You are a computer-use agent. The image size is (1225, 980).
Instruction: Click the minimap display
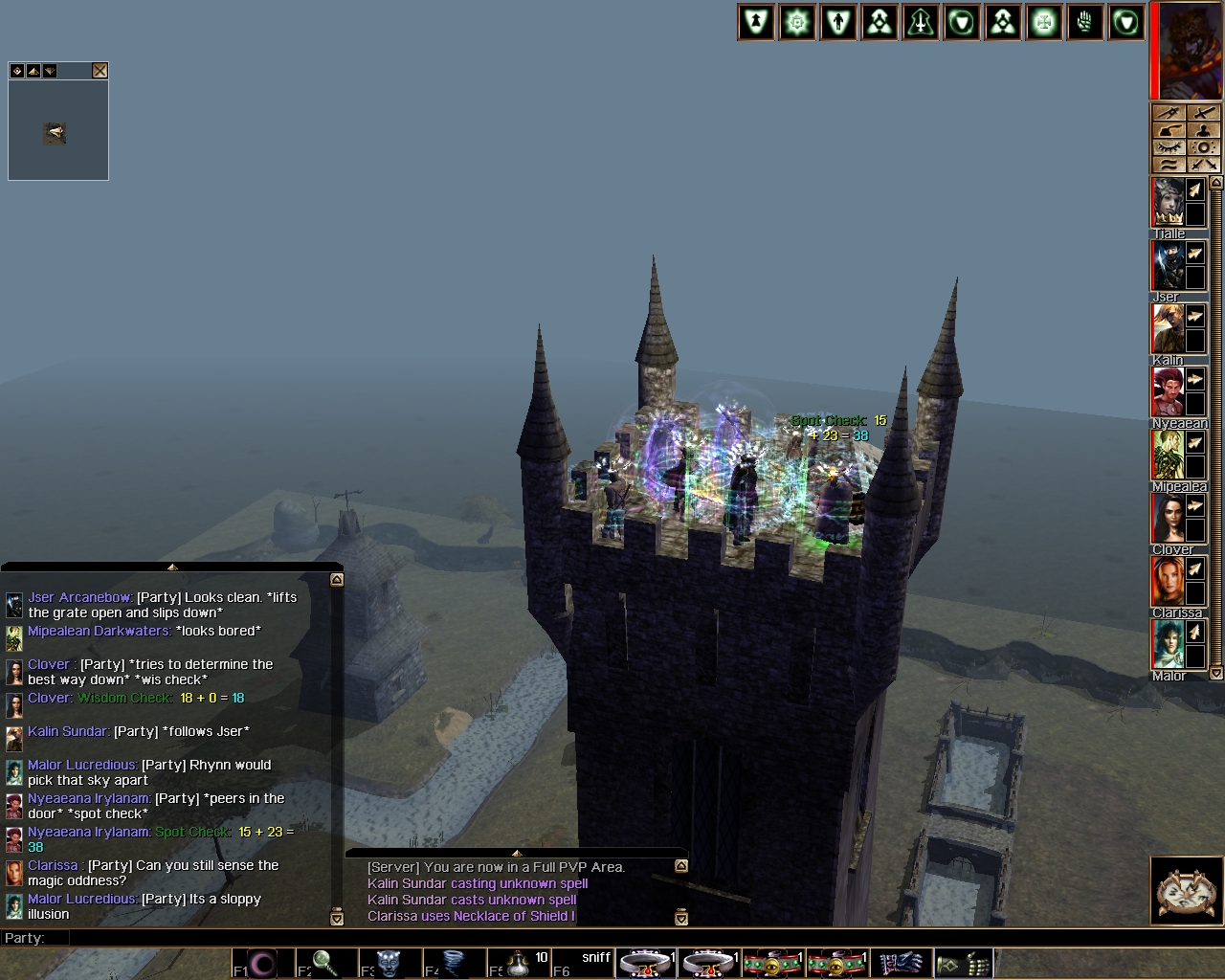(x=57, y=132)
